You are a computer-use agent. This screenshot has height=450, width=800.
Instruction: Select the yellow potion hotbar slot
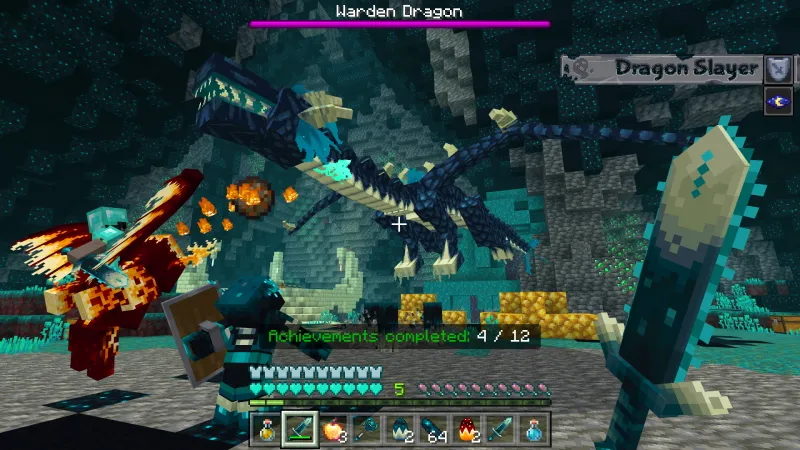tap(266, 430)
